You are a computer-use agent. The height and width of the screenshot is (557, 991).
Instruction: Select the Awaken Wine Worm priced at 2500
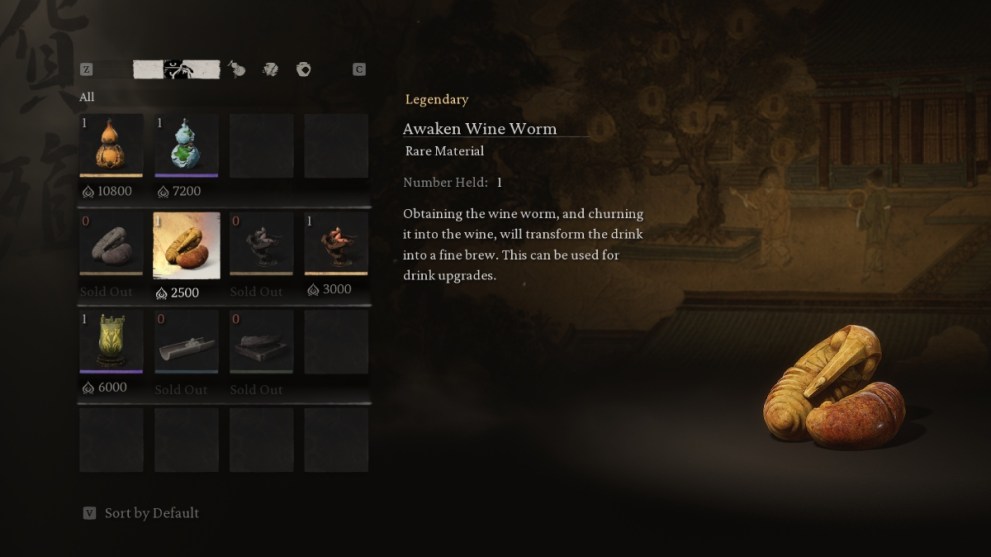tap(186, 245)
